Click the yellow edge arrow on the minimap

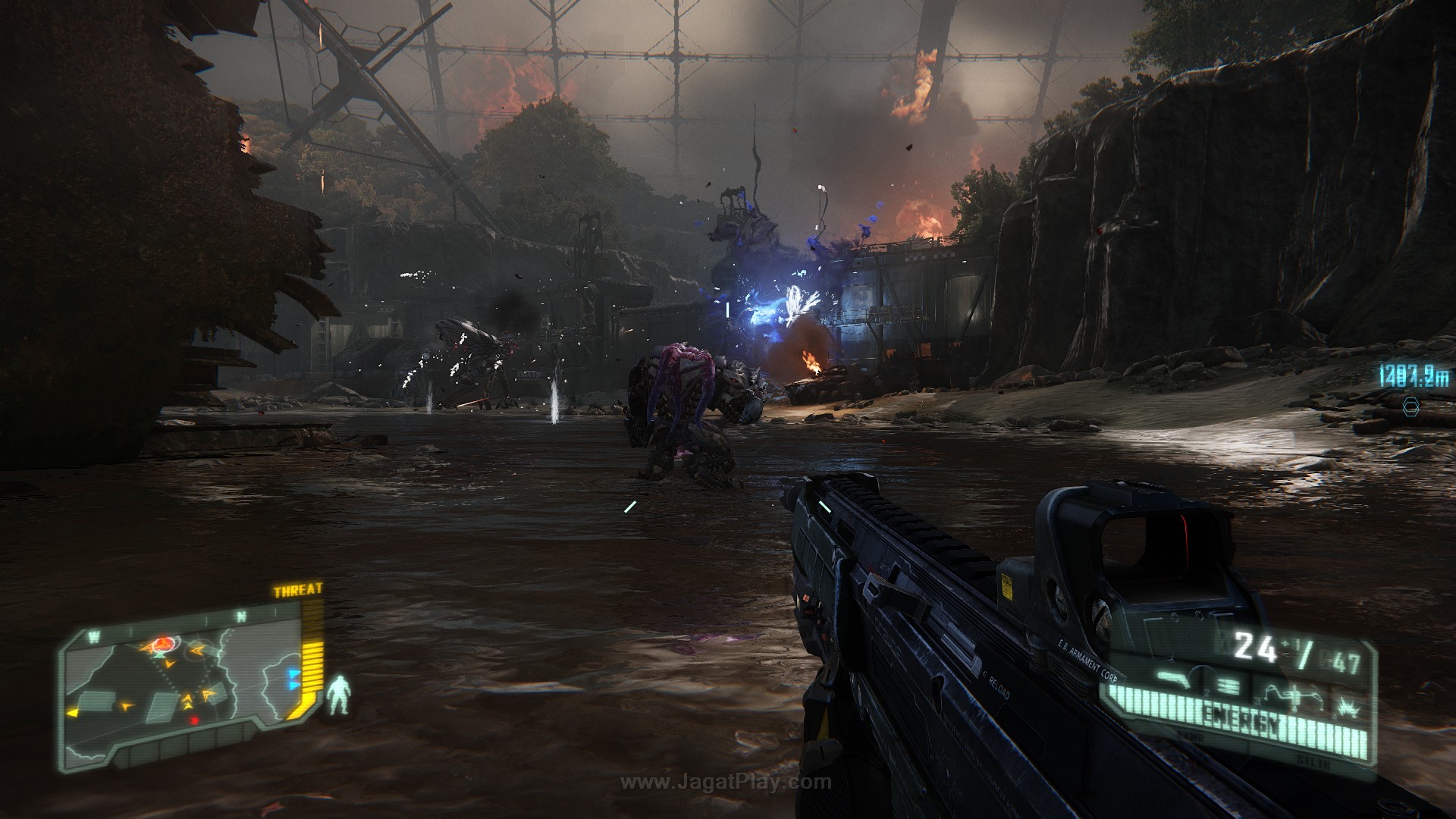(x=73, y=713)
